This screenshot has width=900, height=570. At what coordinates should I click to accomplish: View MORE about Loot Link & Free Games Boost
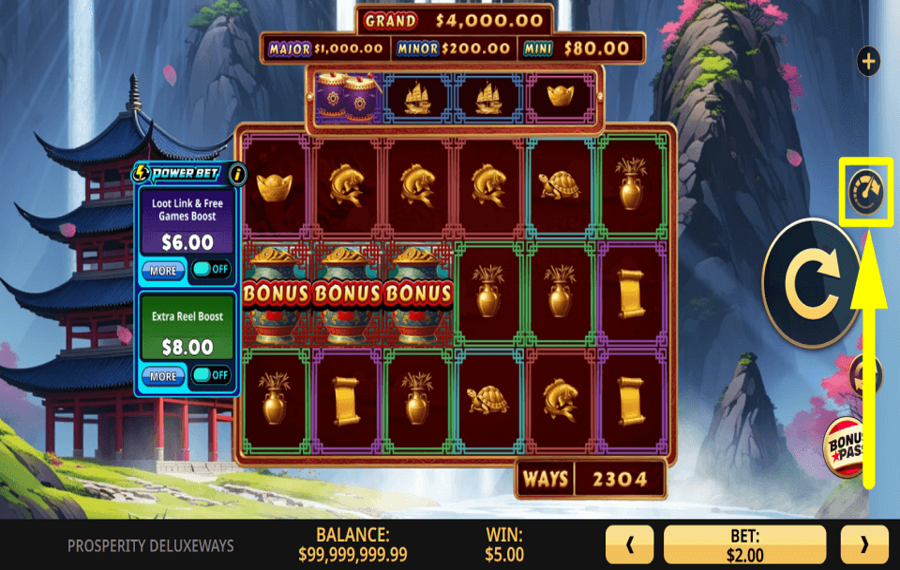point(162,270)
